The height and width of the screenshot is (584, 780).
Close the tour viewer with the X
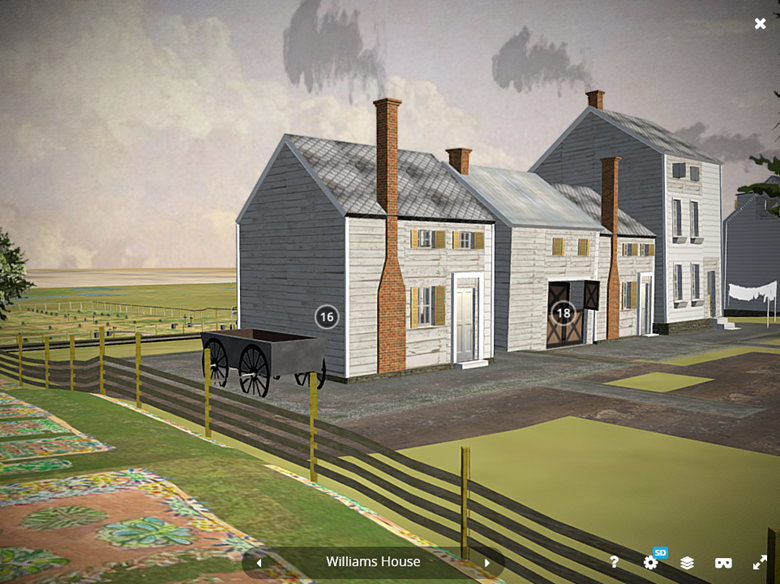(760, 23)
